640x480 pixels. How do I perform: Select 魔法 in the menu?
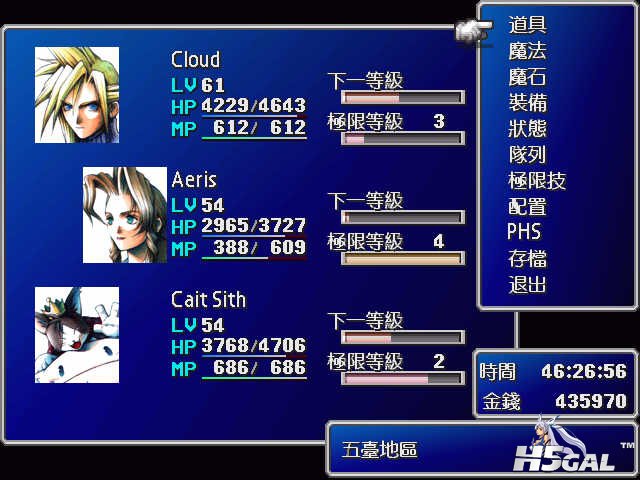[x=527, y=51]
